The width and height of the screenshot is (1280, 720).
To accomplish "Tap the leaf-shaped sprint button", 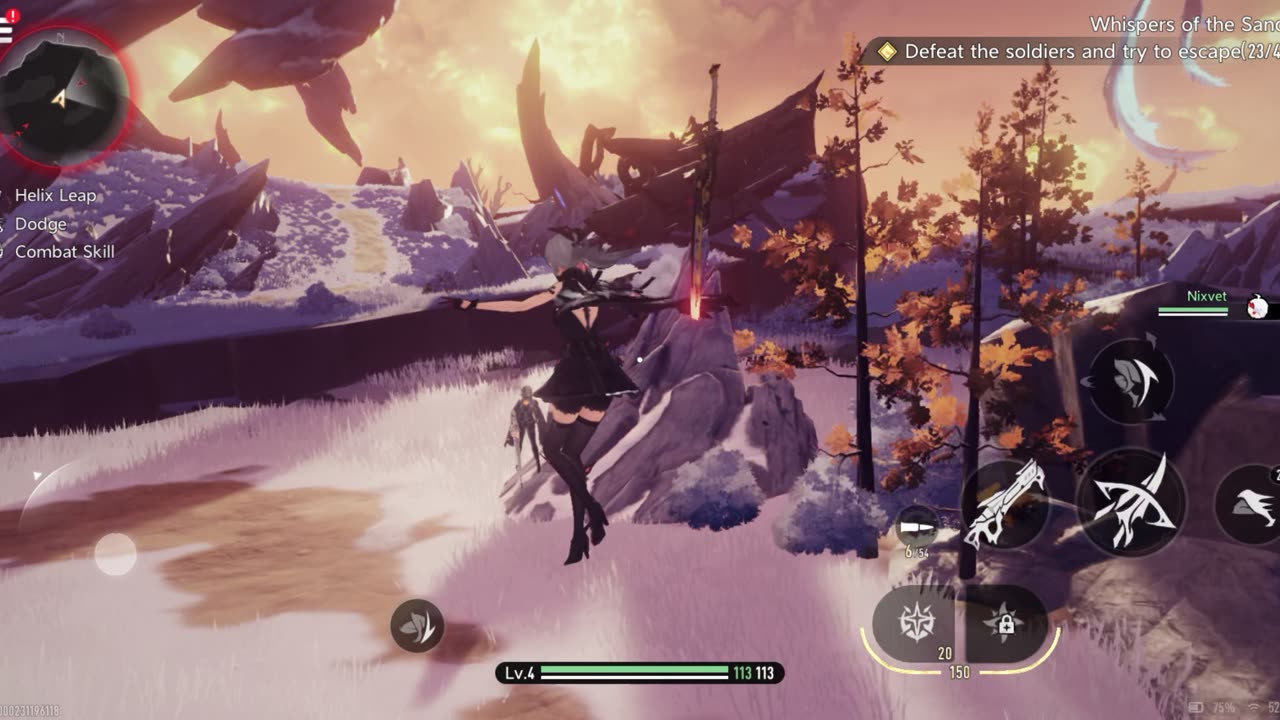I will [417, 626].
